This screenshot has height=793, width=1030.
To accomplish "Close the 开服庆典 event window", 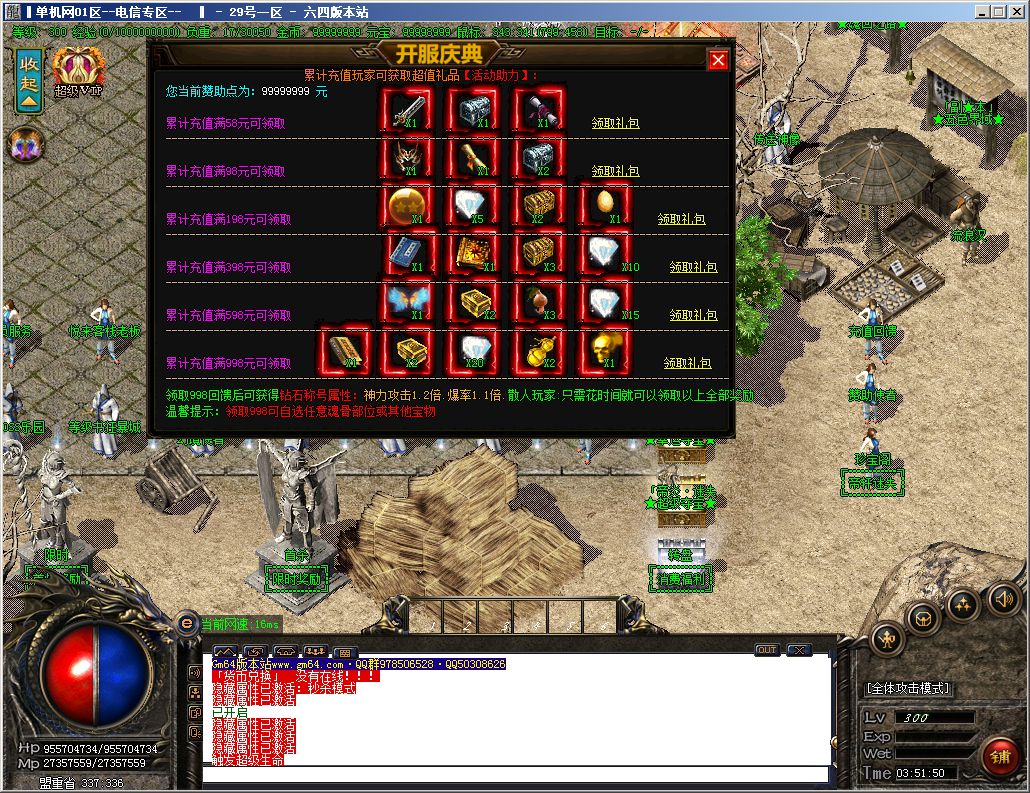I will click(x=718, y=60).
